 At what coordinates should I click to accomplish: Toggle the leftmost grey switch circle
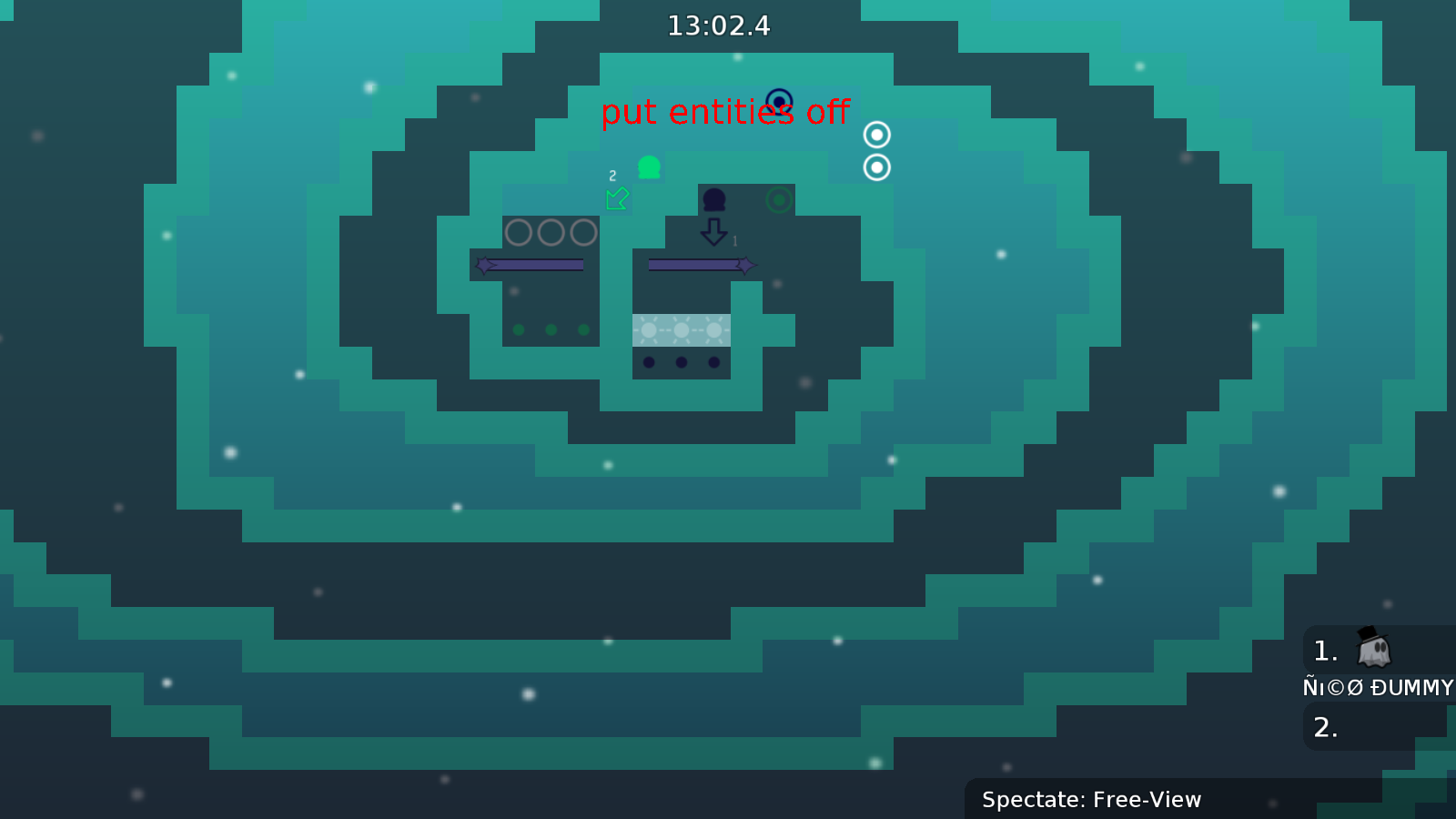(519, 234)
